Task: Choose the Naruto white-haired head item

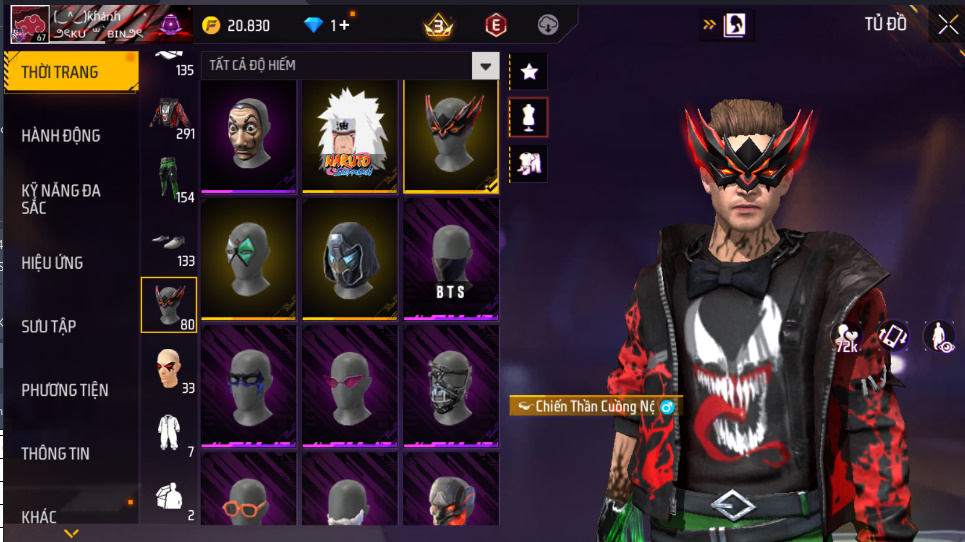Action: [350, 133]
